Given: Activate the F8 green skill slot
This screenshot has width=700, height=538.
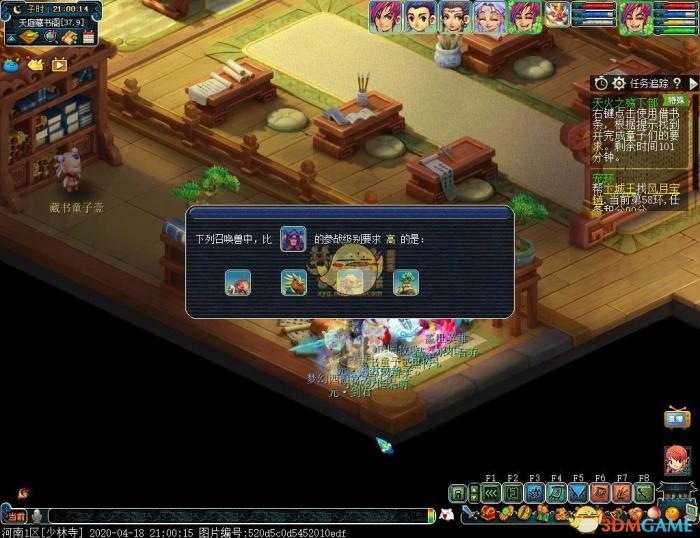Looking at the screenshot, I should (x=644, y=493).
